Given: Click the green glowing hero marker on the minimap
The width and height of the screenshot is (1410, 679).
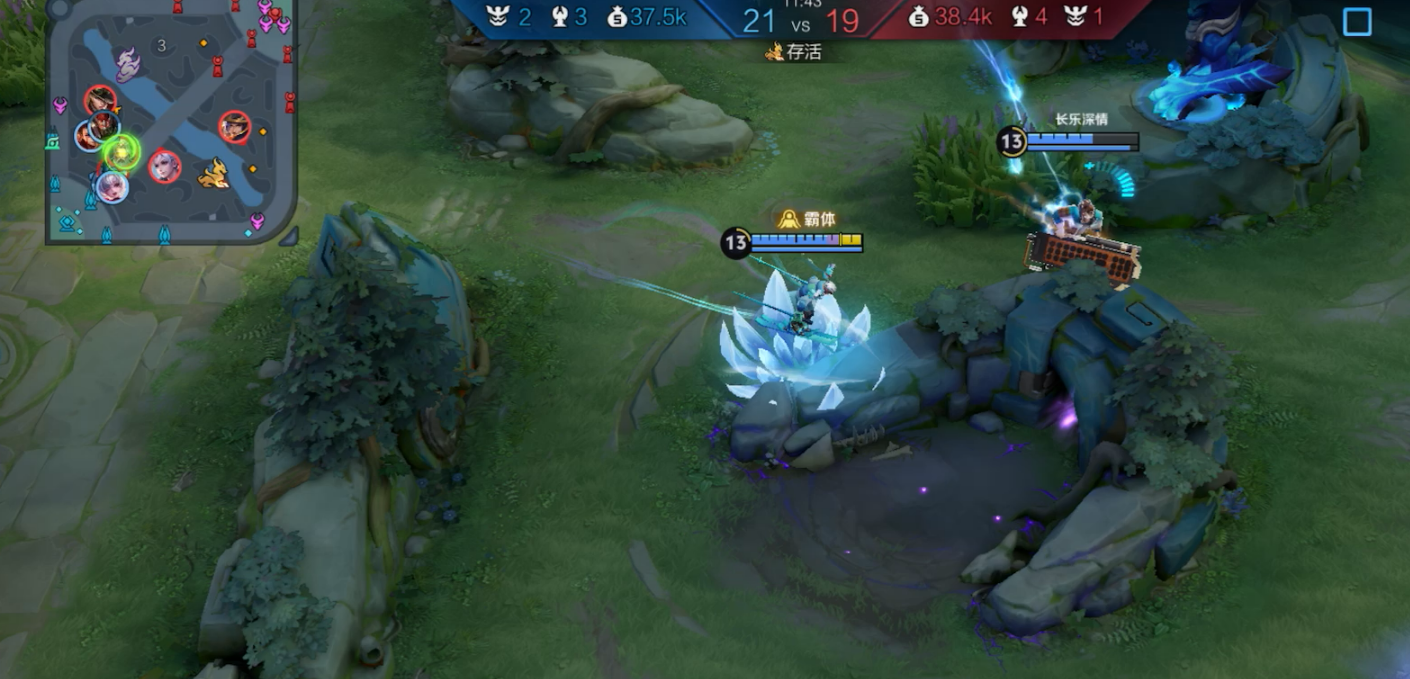Looking at the screenshot, I should coord(122,153).
